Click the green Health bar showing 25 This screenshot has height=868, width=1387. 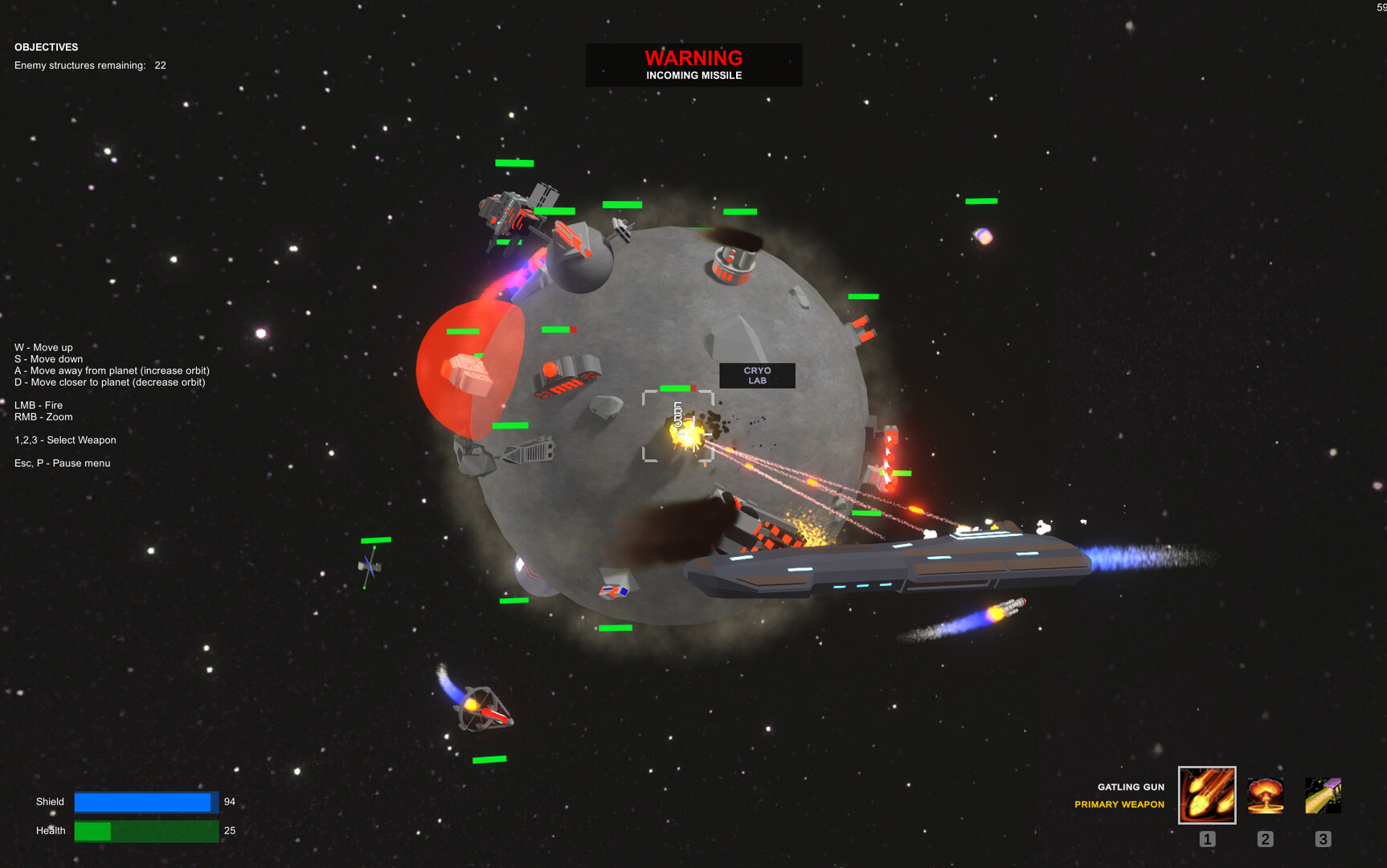[145, 830]
